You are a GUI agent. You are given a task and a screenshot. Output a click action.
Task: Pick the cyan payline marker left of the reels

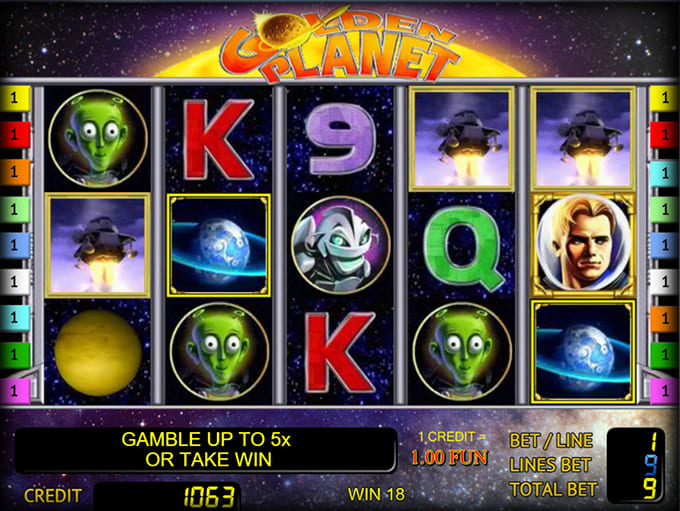point(16,316)
